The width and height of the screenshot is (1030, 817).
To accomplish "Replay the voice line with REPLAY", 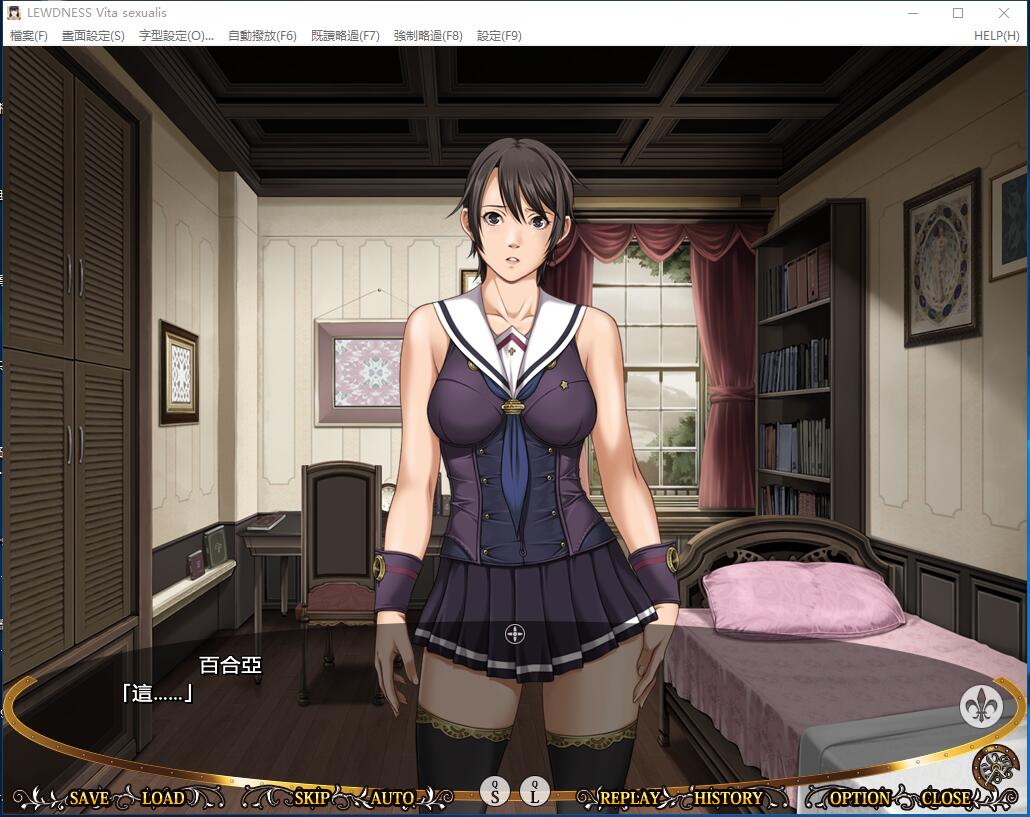I will click(629, 798).
